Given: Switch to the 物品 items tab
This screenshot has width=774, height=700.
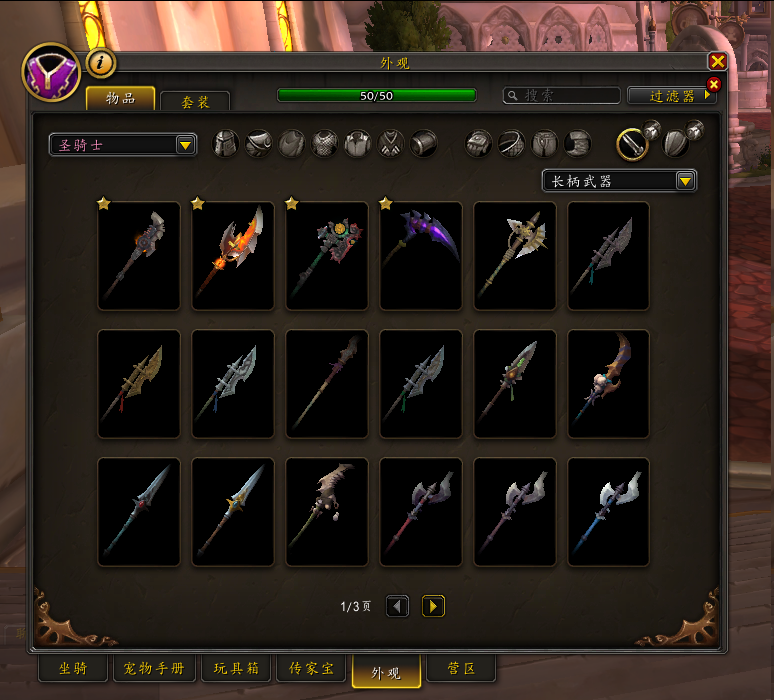Looking at the screenshot, I should pyautogui.click(x=120, y=98).
